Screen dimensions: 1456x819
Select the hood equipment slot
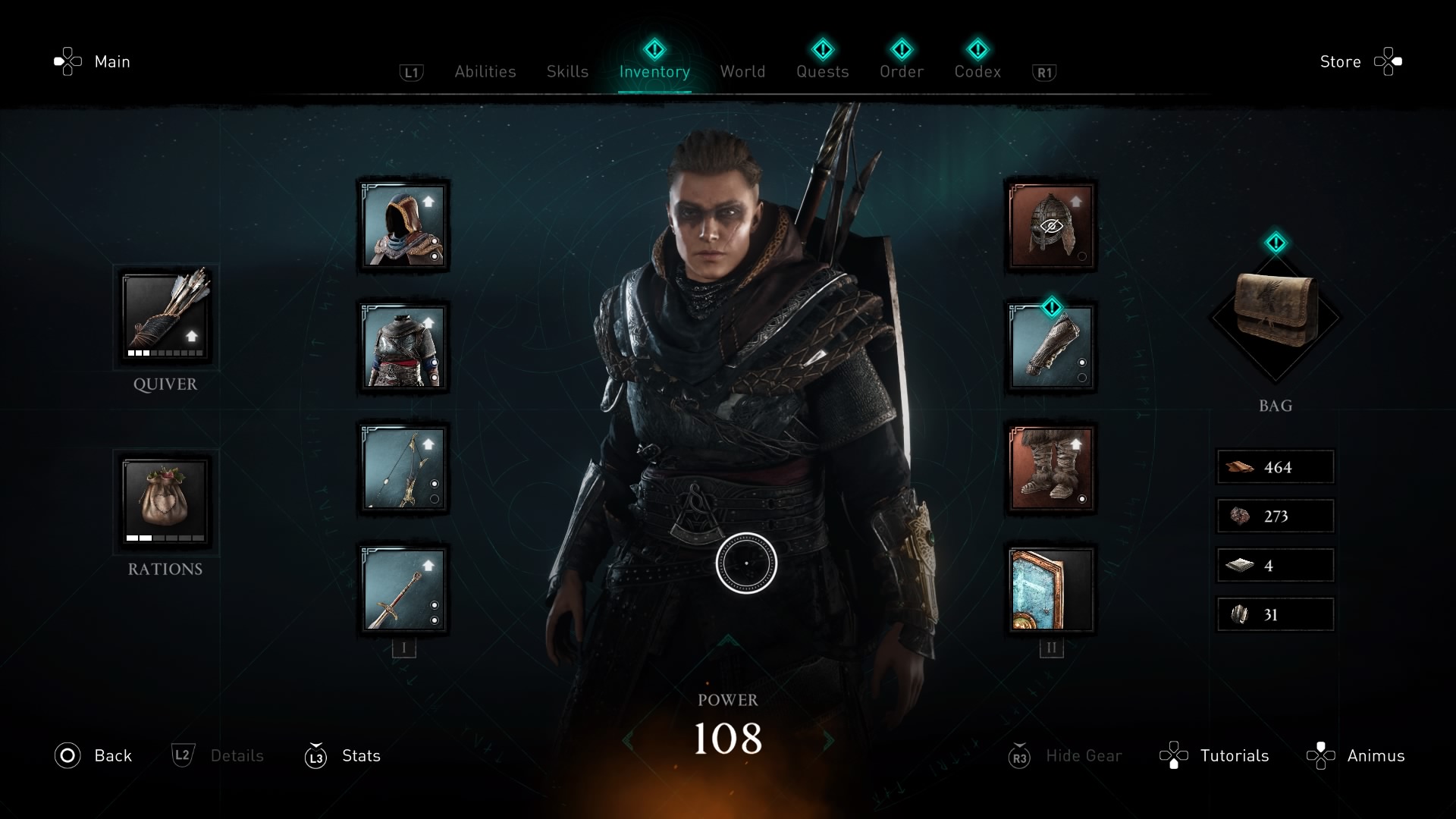[x=403, y=226]
